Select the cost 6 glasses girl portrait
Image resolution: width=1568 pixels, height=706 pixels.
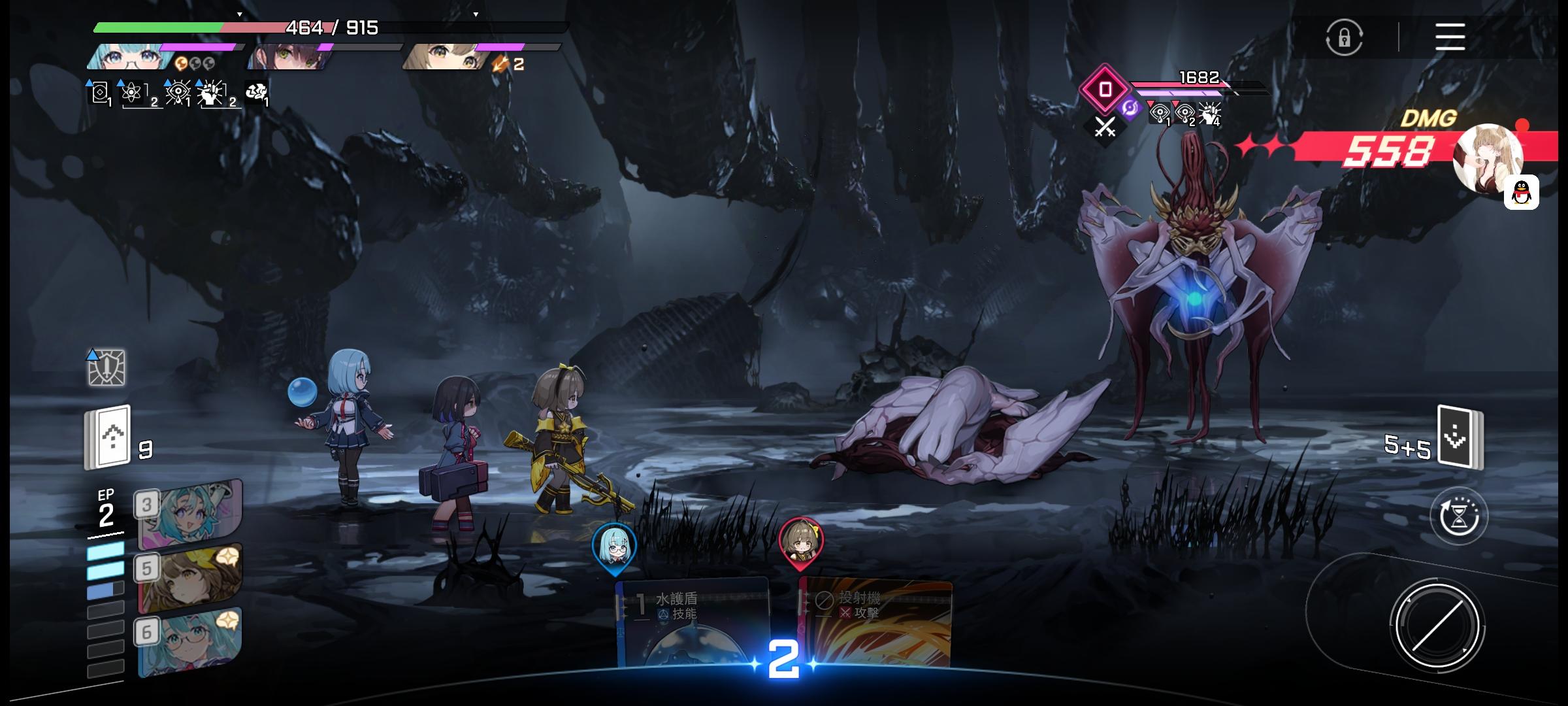(189, 642)
